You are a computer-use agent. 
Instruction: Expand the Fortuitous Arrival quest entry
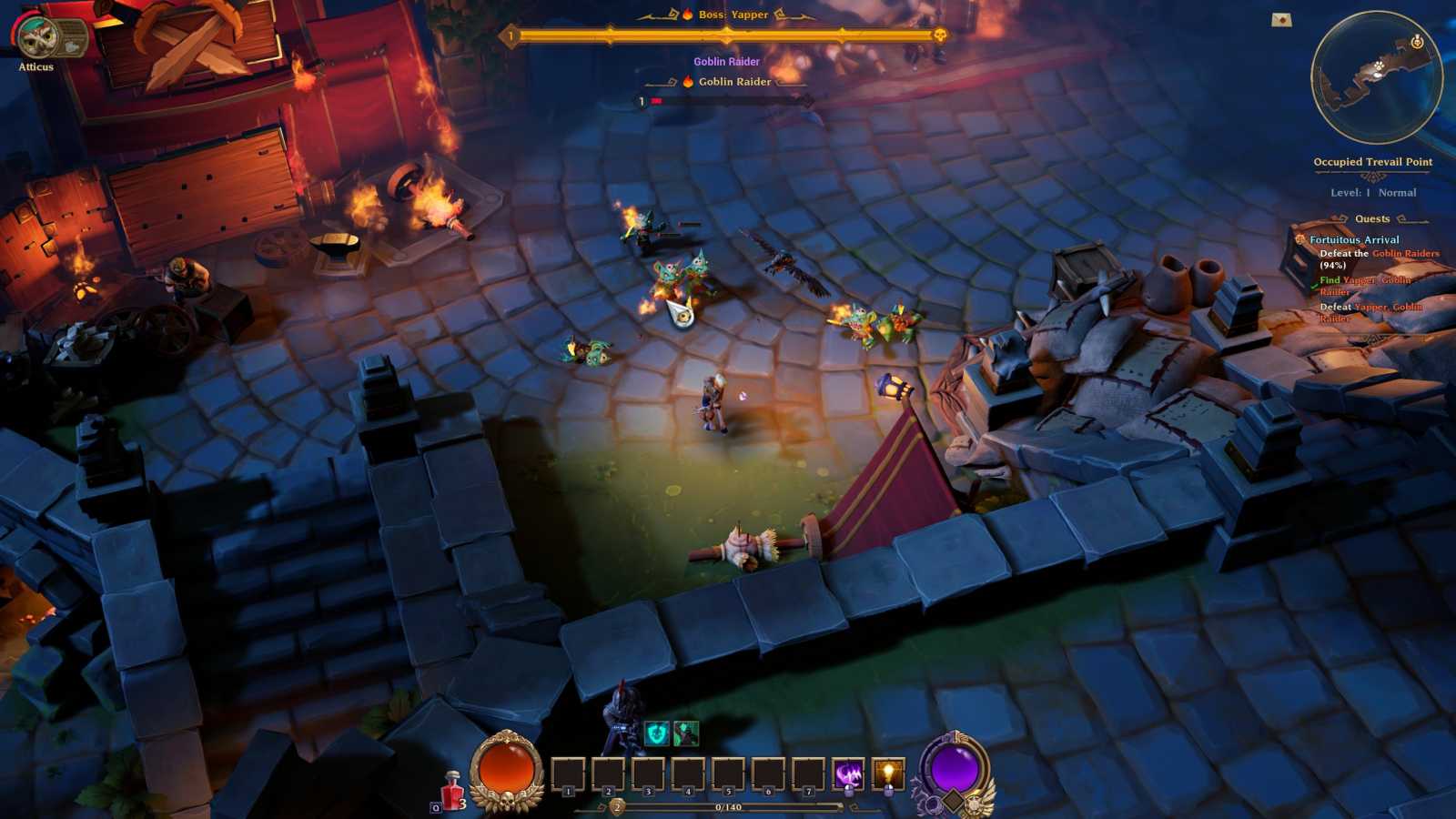coord(1356,239)
